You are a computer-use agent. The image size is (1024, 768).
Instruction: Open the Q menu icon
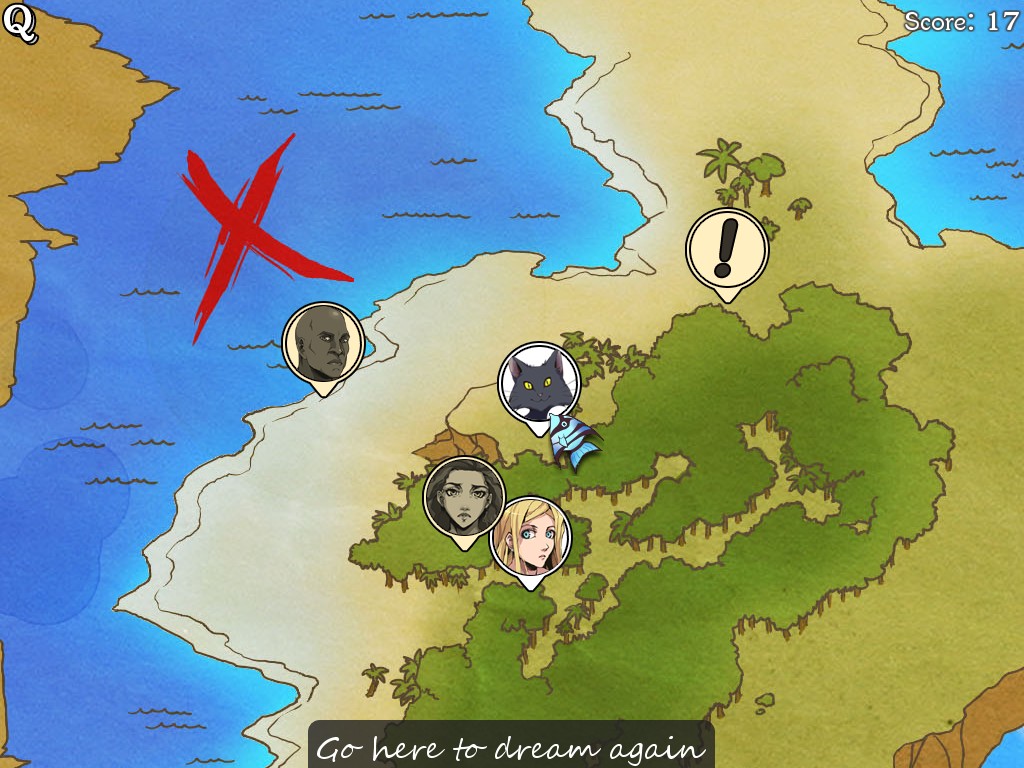tap(20, 24)
